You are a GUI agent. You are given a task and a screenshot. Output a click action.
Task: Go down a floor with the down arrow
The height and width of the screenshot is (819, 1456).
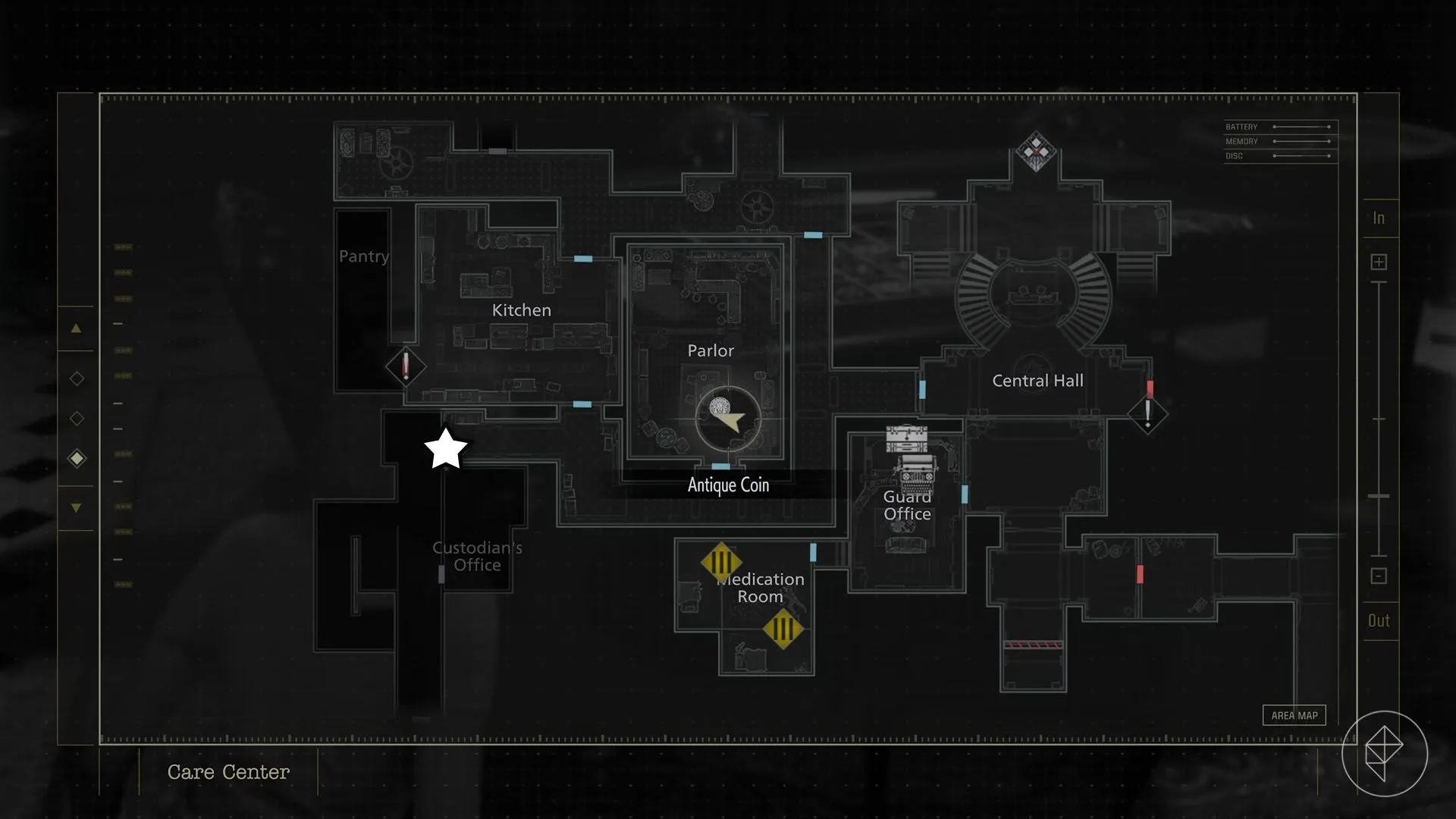(76, 508)
